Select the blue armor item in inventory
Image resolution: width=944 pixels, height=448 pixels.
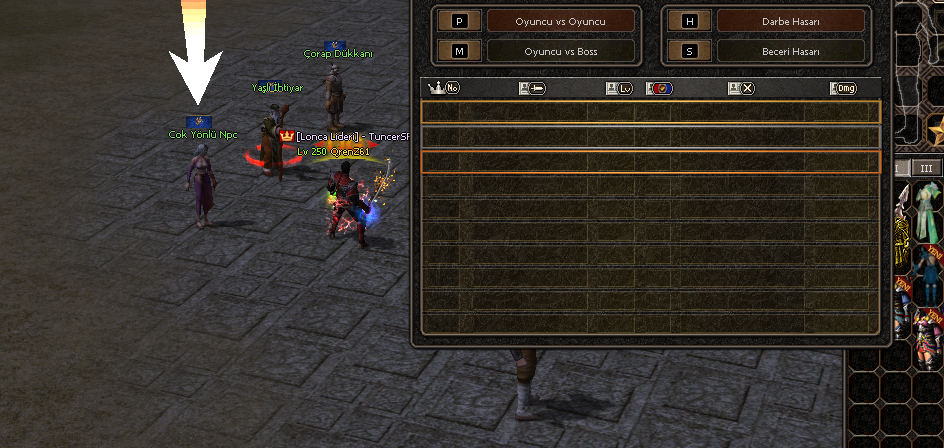(x=926, y=263)
